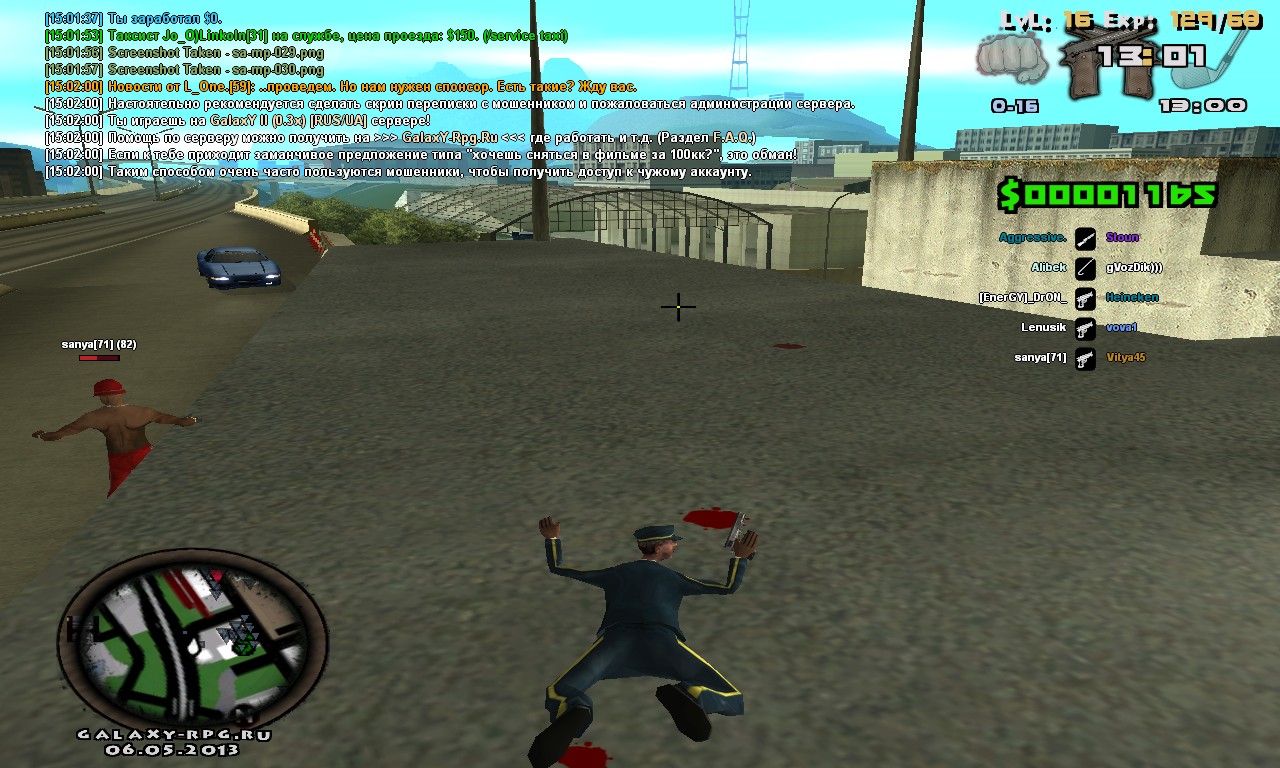The height and width of the screenshot is (768, 1280).
Task: Click the GalaxY-Rpg.Ru help chat line
Action: pyautogui.click(x=400, y=138)
